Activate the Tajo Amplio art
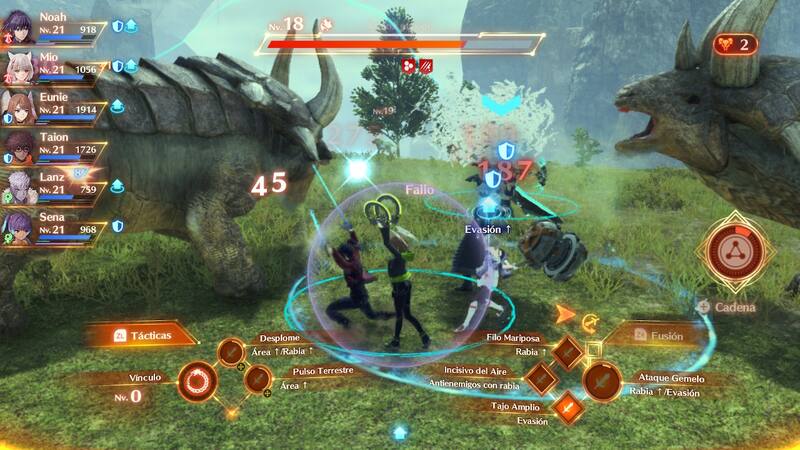This screenshot has height=450, width=800. coord(567,407)
